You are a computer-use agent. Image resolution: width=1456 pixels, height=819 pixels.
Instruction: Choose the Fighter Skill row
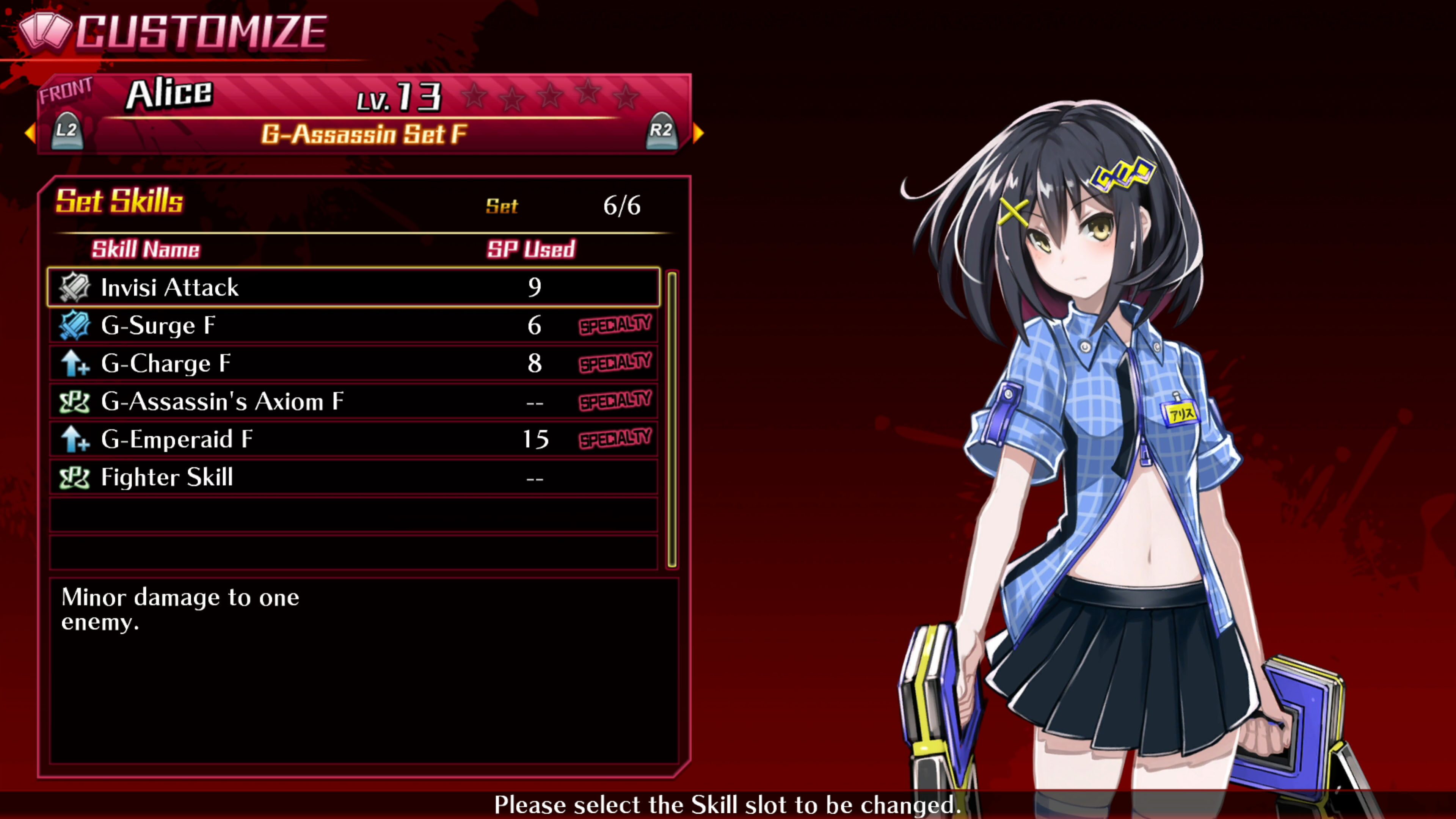353,477
